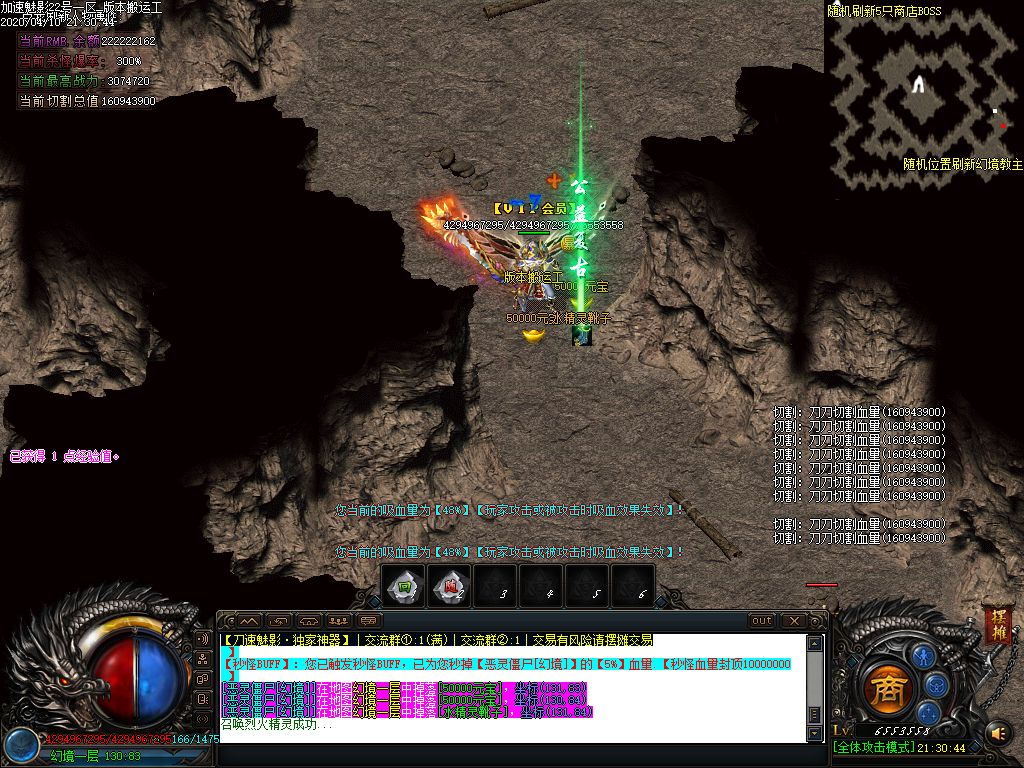Click the mountain-shaped chat bar button
1024x768 pixels.
[248, 621]
